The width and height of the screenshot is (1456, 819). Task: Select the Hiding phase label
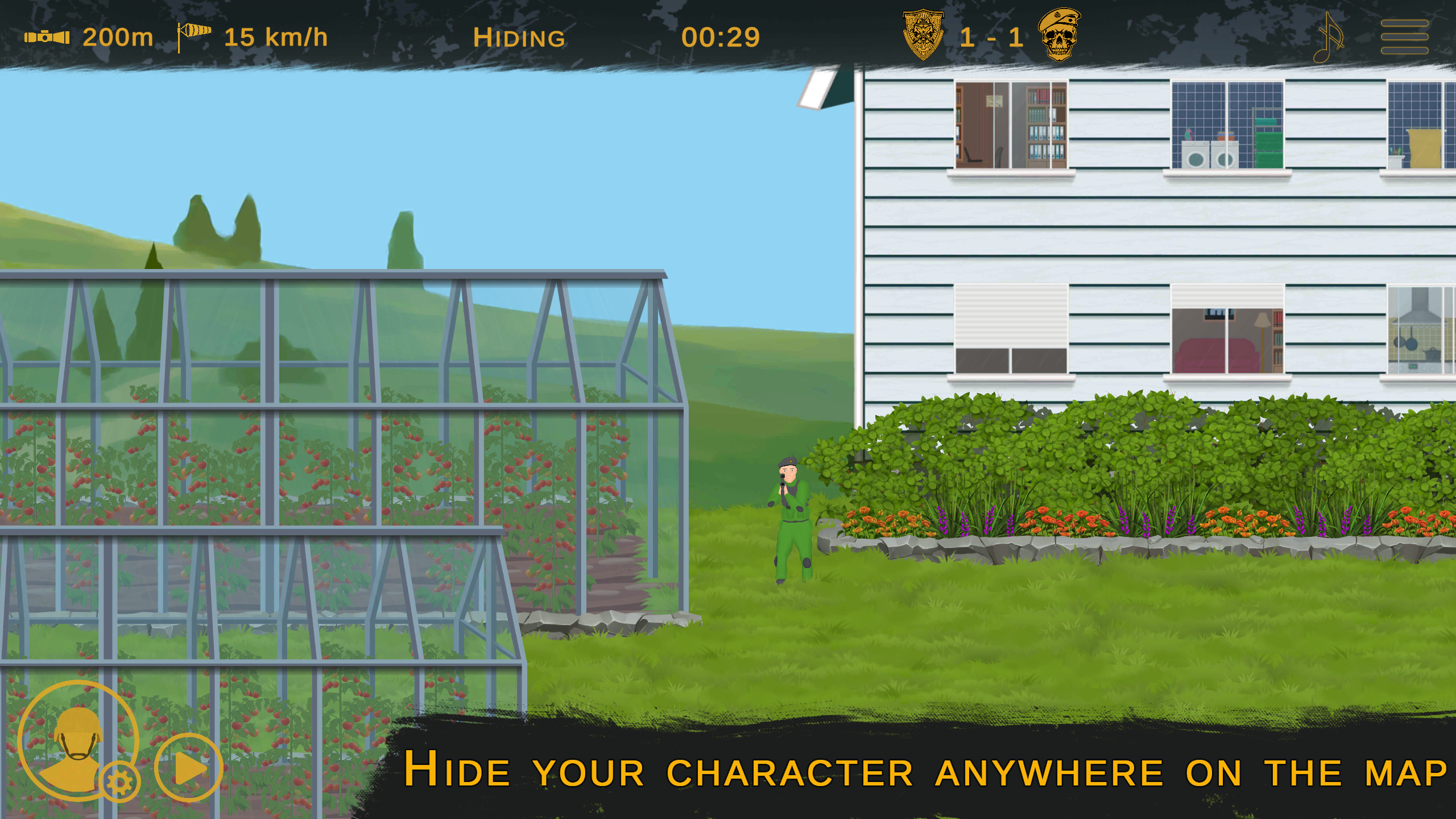tap(519, 38)
